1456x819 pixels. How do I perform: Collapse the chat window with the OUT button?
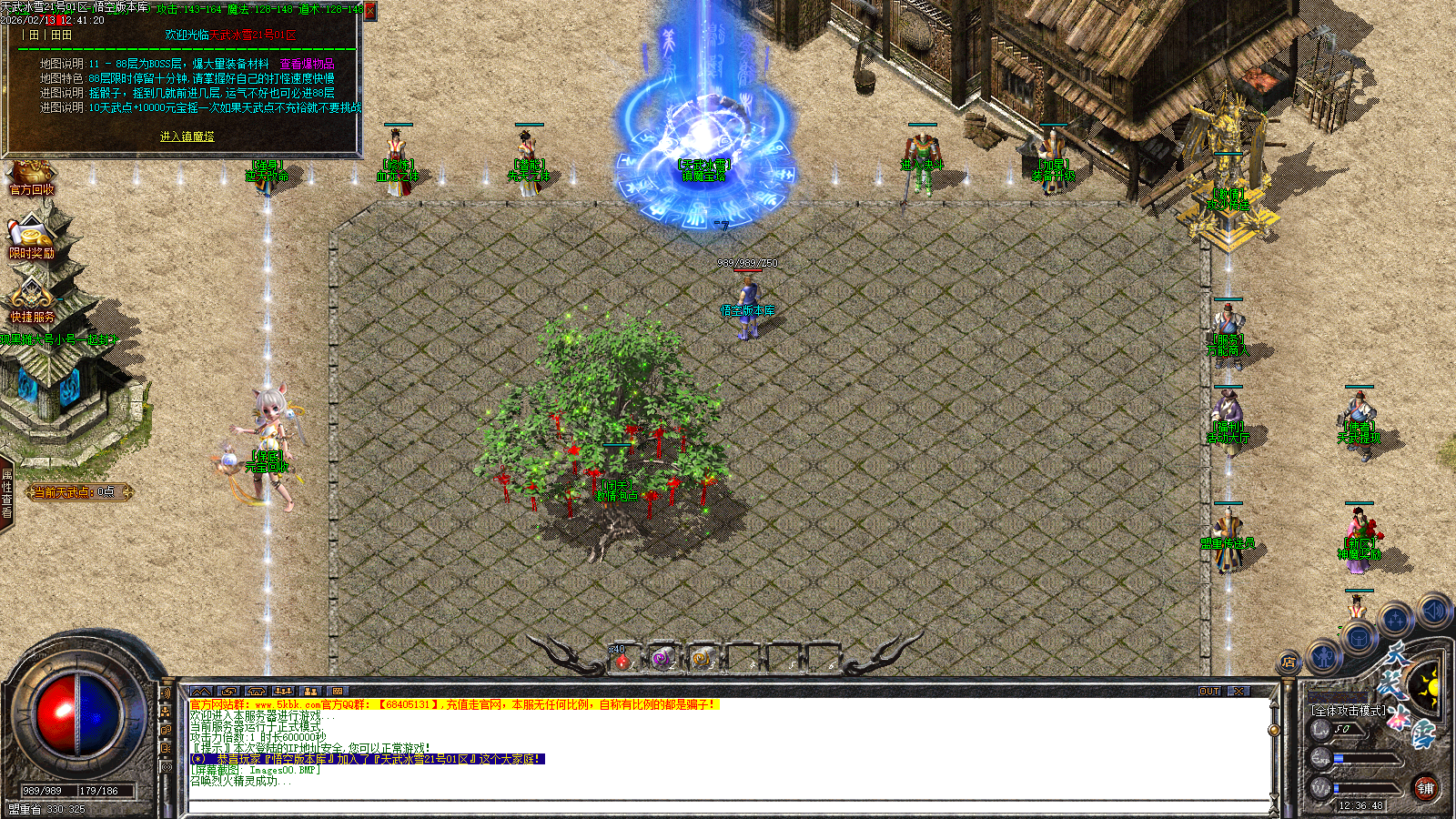pyautogui.click(x=1210, y=691)
